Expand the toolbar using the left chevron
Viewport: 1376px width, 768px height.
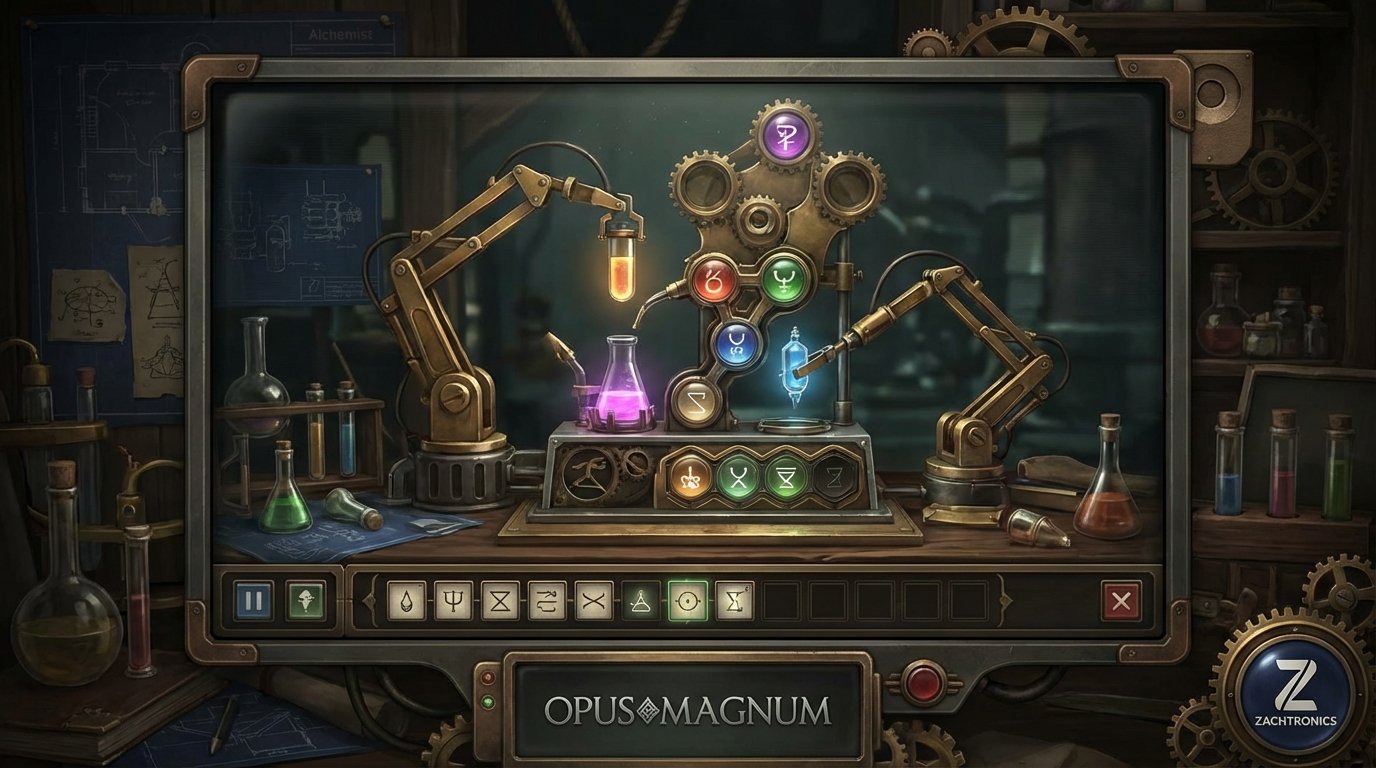370,600
